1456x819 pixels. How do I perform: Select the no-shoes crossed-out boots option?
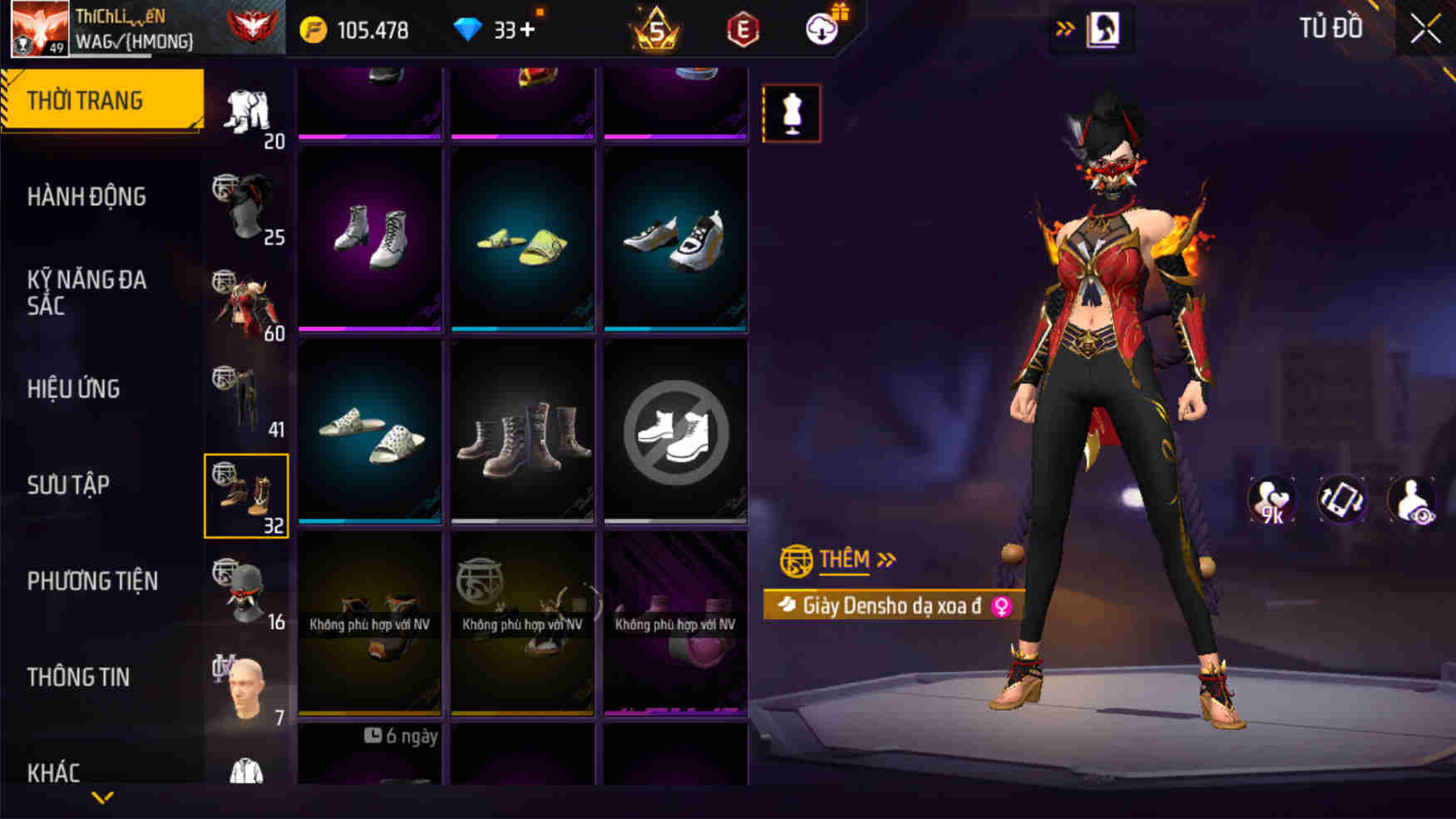coord(675,432)
